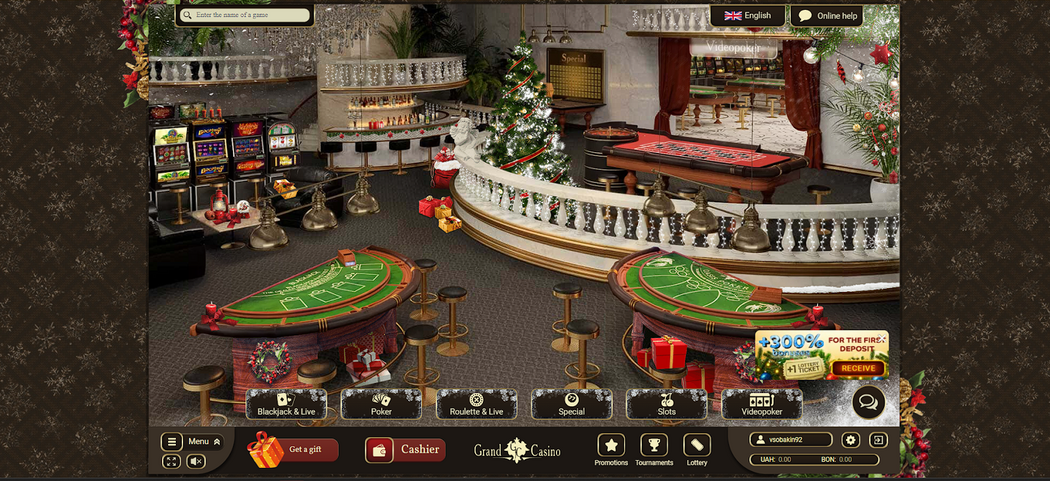Toggle the sound mute icon
The height and width of the screenshot is (481, 1050).
196,461
